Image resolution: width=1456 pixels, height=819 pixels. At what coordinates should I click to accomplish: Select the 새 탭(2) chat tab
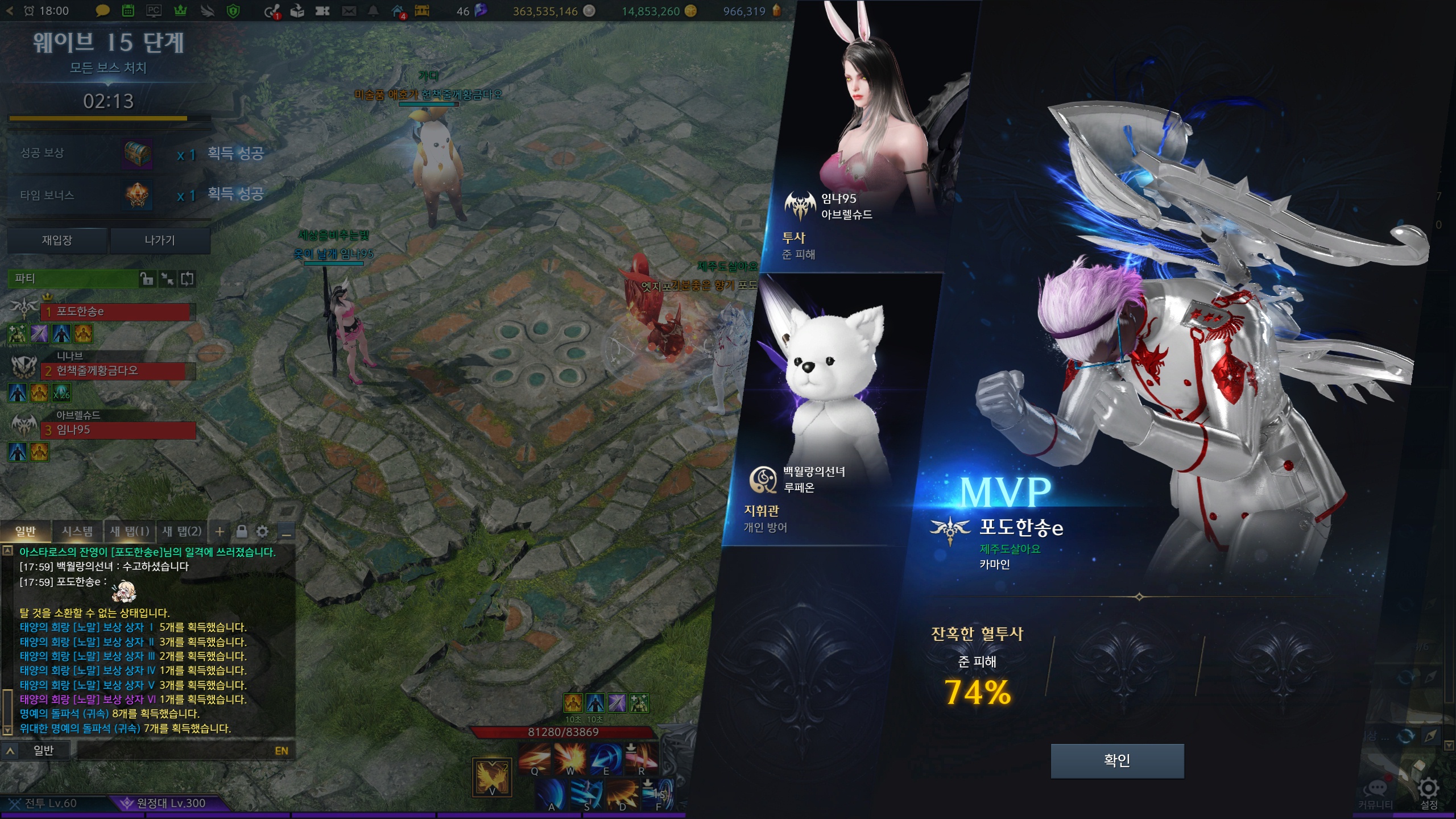[x=182, y=531]
